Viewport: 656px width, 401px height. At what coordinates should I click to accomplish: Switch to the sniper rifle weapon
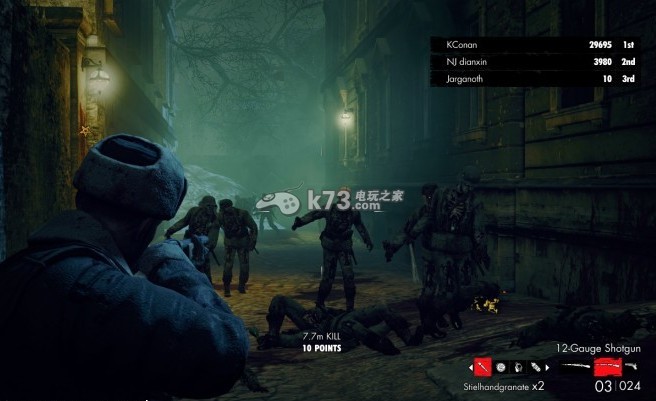click(x=575, y=367)
